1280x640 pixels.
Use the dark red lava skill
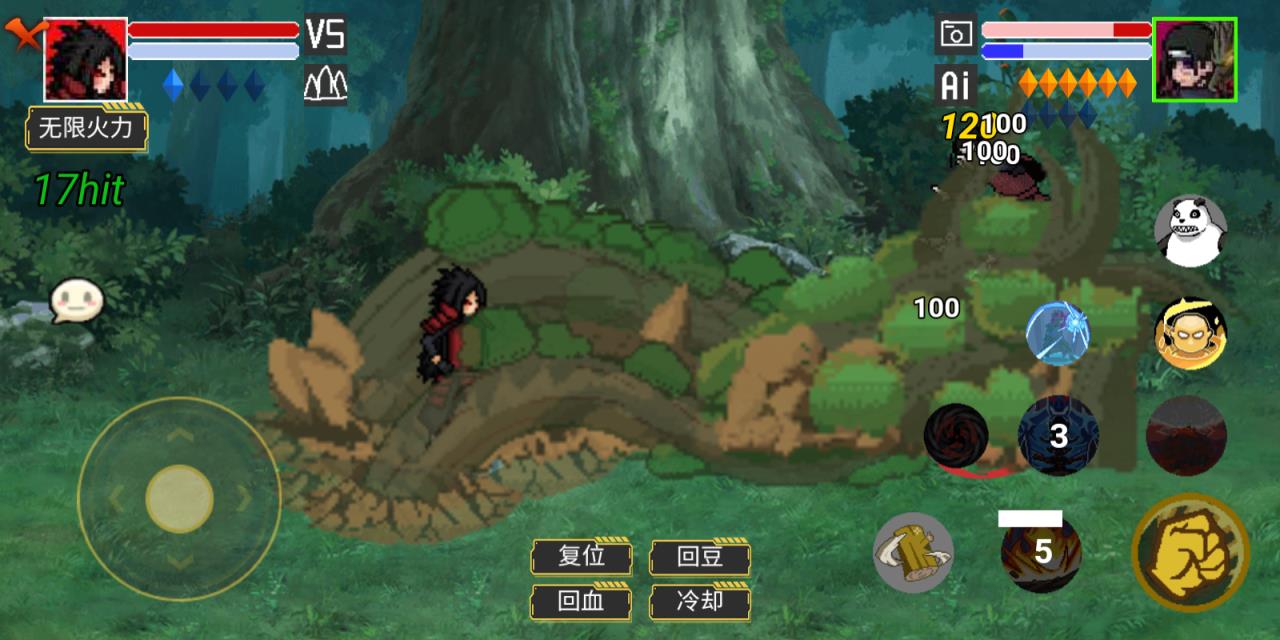[x=1186, y=436]
